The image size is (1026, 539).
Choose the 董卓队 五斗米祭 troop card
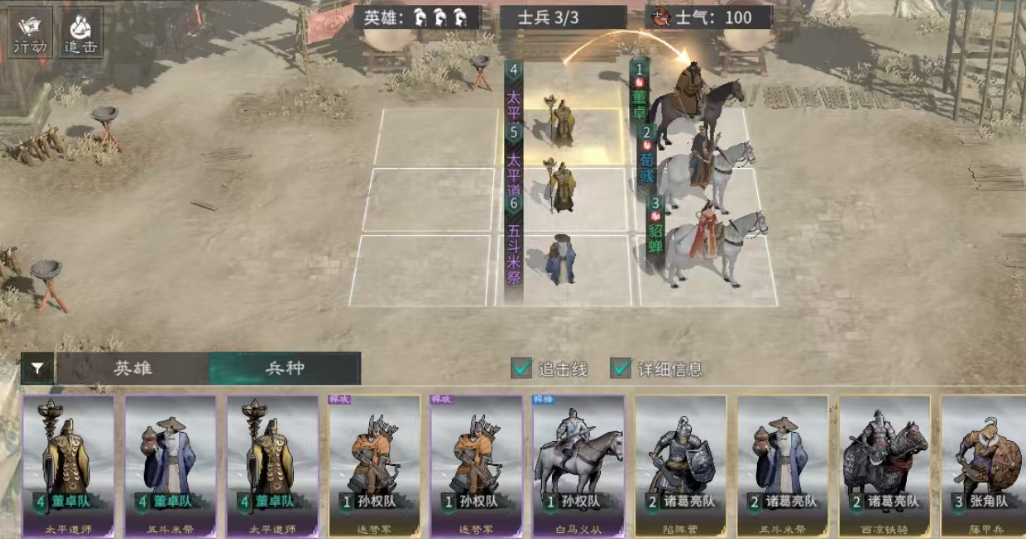171,460
